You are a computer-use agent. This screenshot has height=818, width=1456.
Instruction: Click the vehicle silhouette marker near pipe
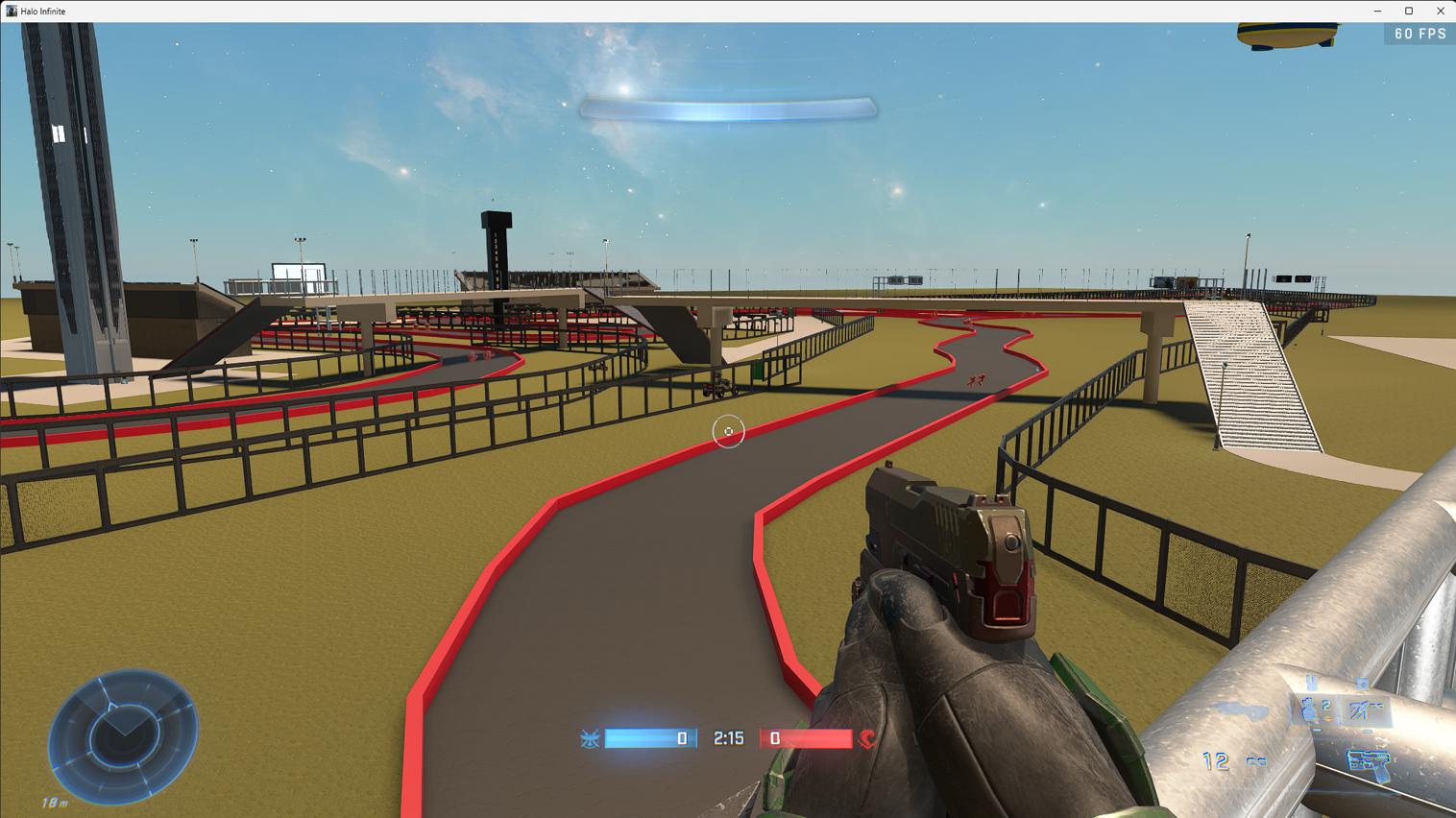coord(1239,710)
